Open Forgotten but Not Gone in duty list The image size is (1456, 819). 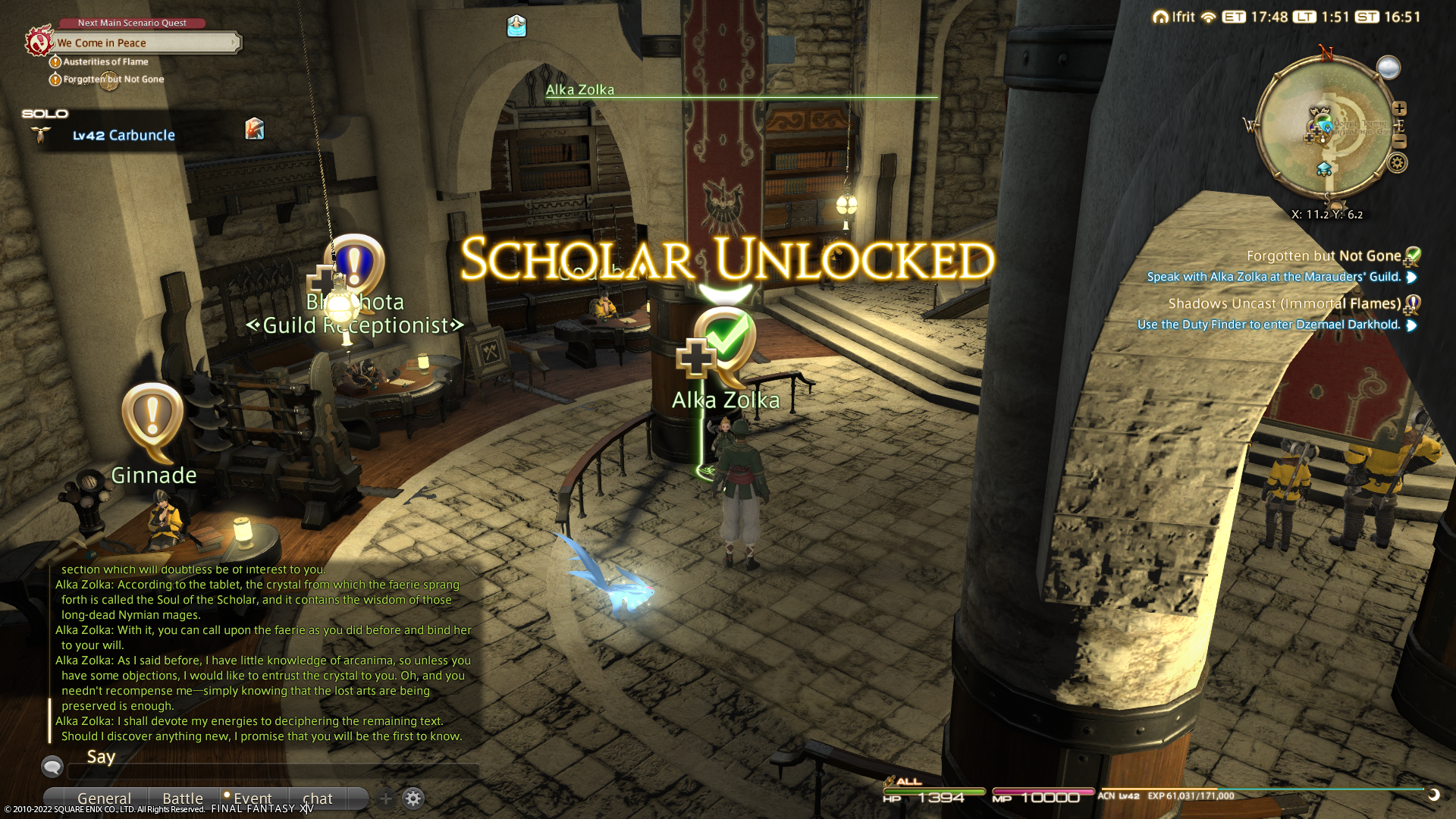pyautogui.click(x=1323, y=256)
